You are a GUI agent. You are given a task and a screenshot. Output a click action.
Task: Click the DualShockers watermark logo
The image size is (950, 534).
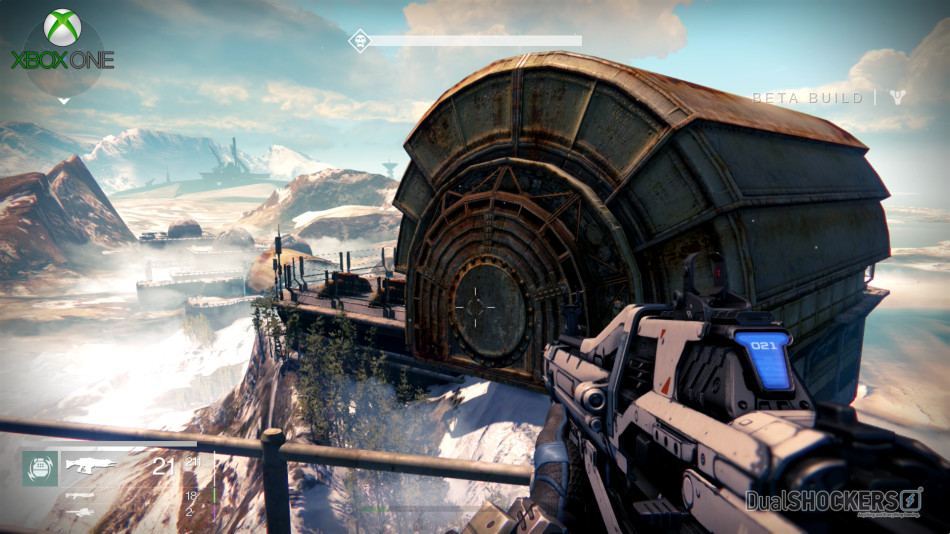pyautogui.click(x=833, y=500)
